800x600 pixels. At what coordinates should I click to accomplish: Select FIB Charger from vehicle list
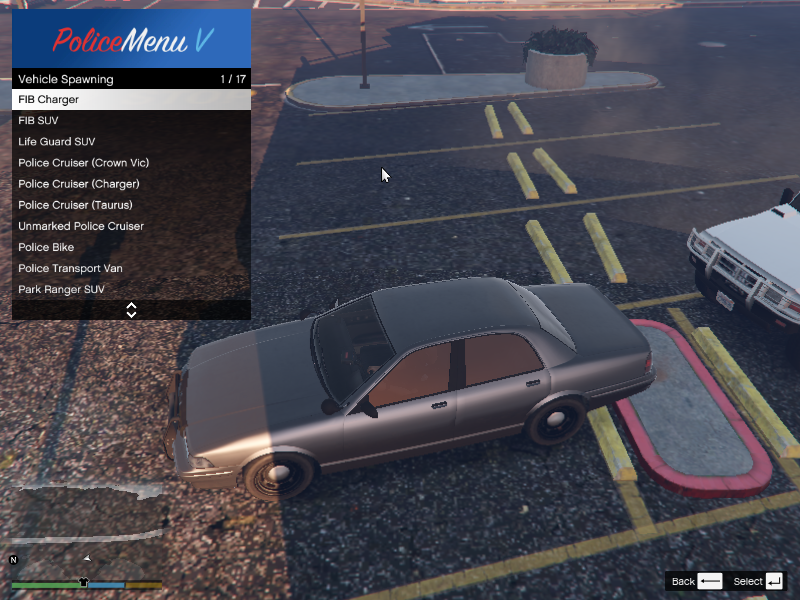pyautogui.click(x=130, y=100)
